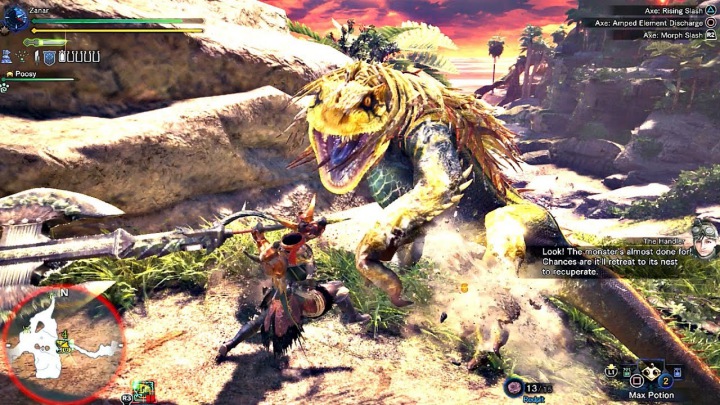Select the item right of Max Potion
Screen dimensions: 720x405
click(677, 373)
